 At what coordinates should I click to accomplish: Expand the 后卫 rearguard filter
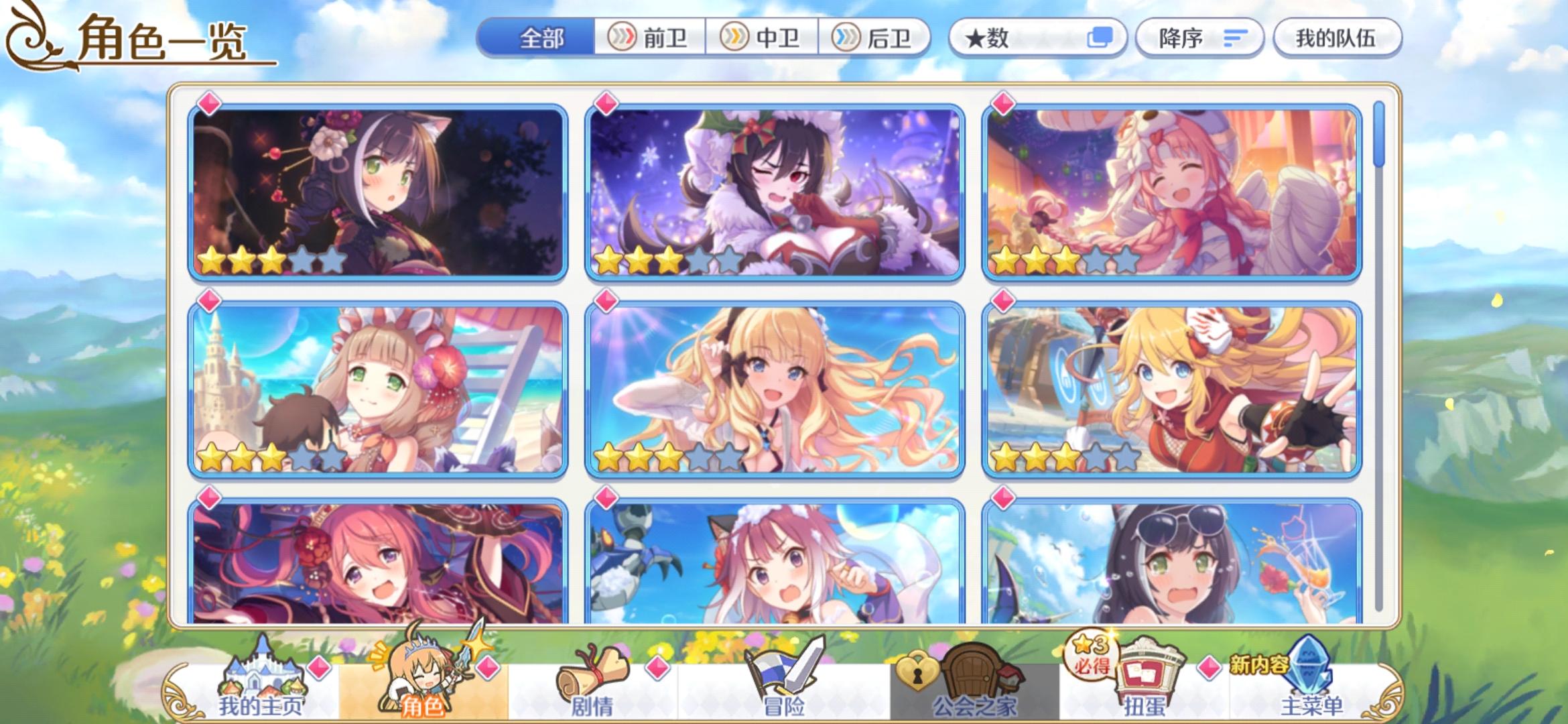874,38
